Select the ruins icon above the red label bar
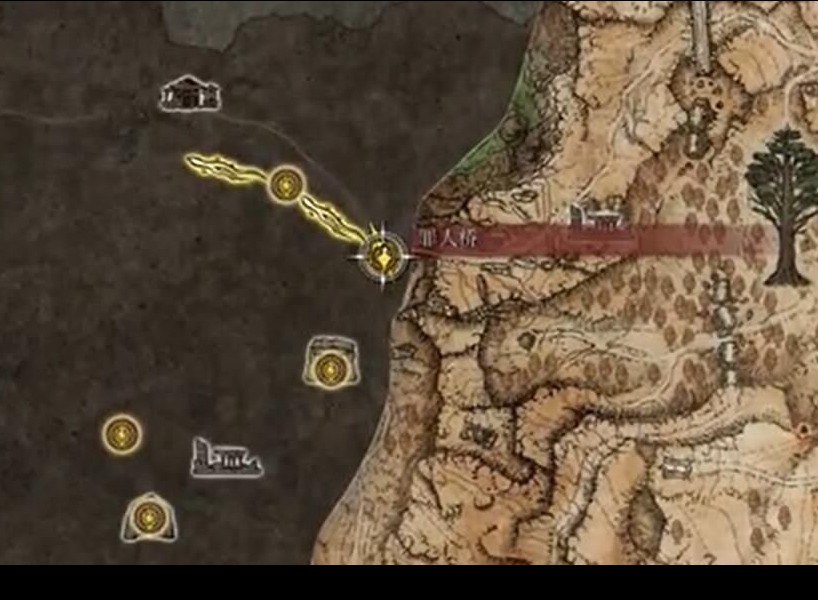Screen dimensions: 818x600 coord(595,216)
